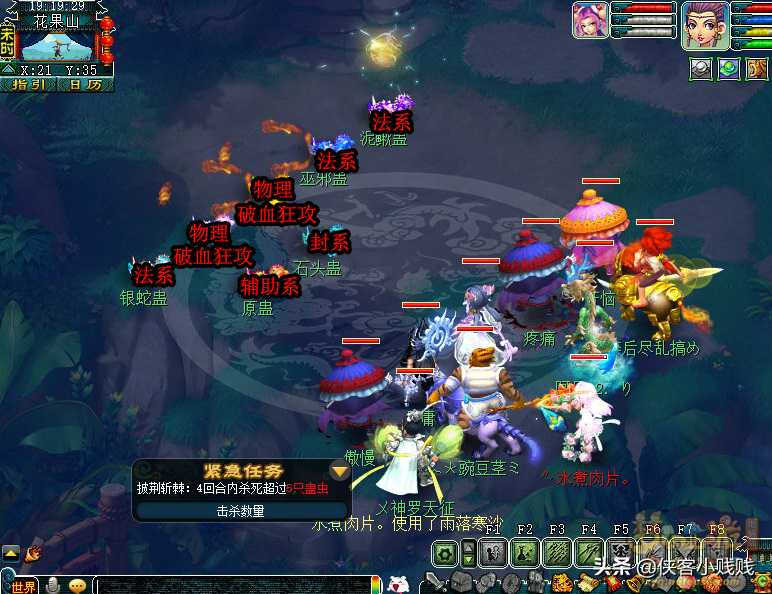Open the yellow smiley emoji picker

pos(78,586)
